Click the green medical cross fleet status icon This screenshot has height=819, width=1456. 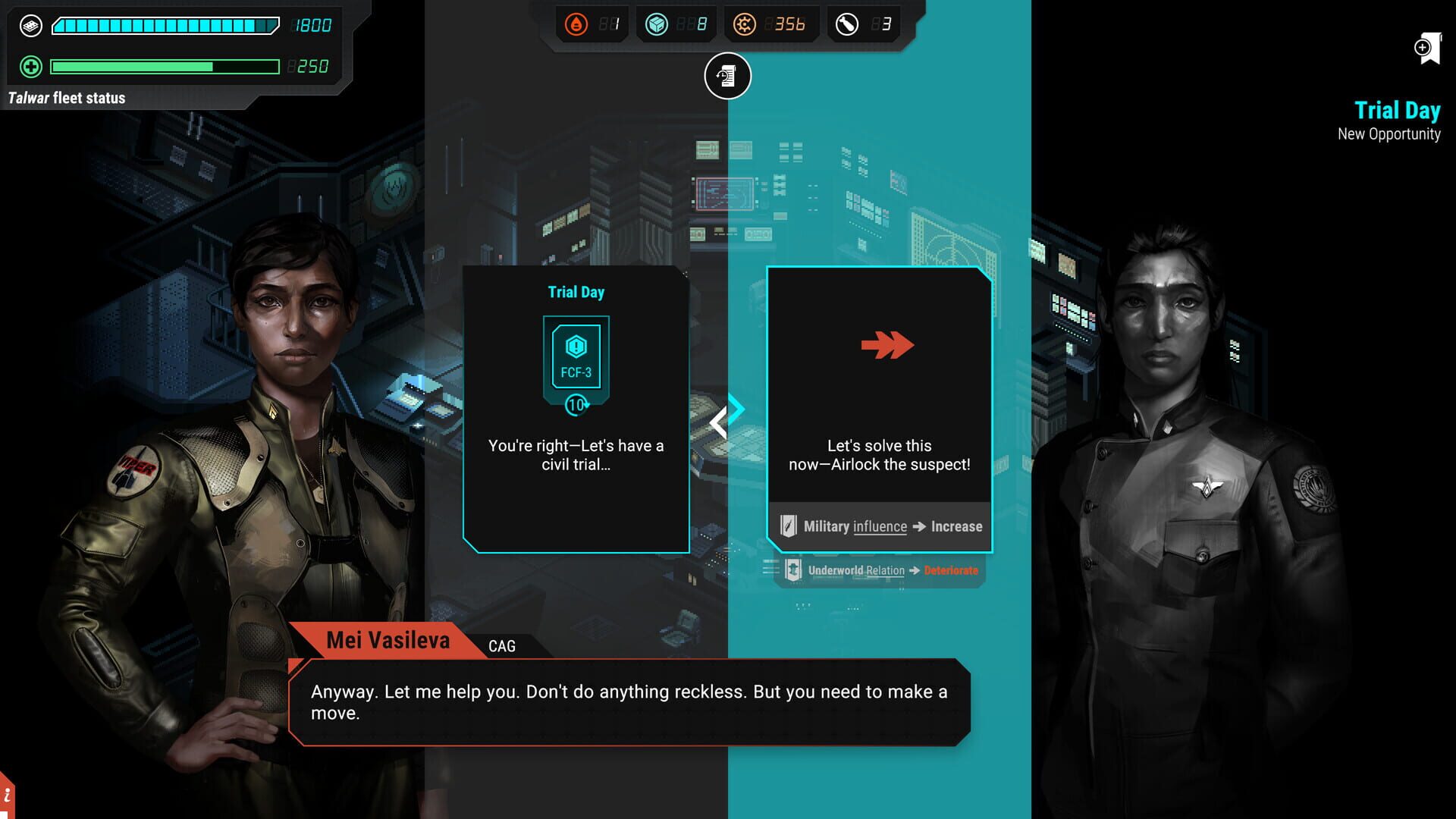pos(29,67)
